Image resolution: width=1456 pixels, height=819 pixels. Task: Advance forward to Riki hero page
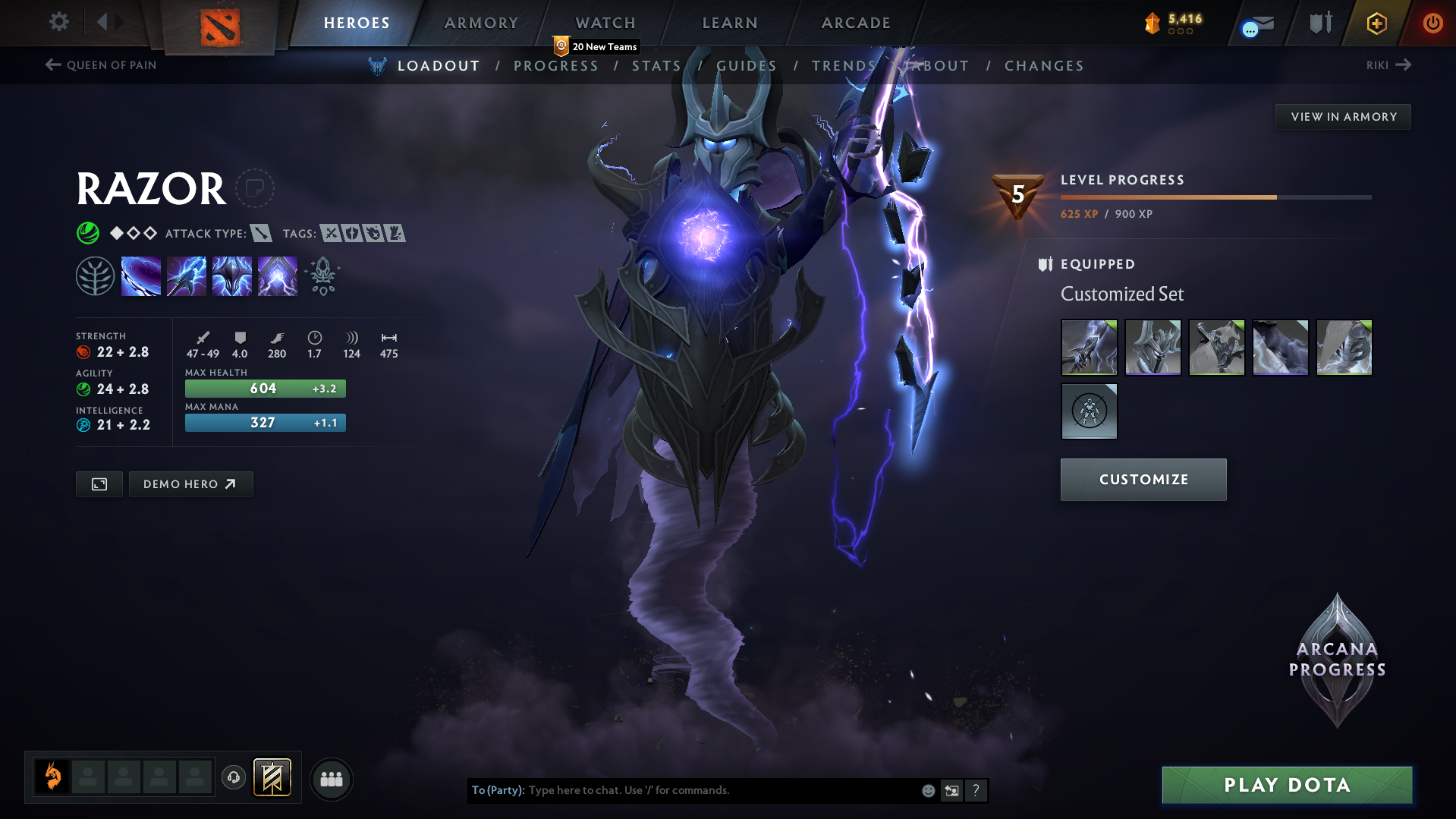click(x=1388, y=65)
